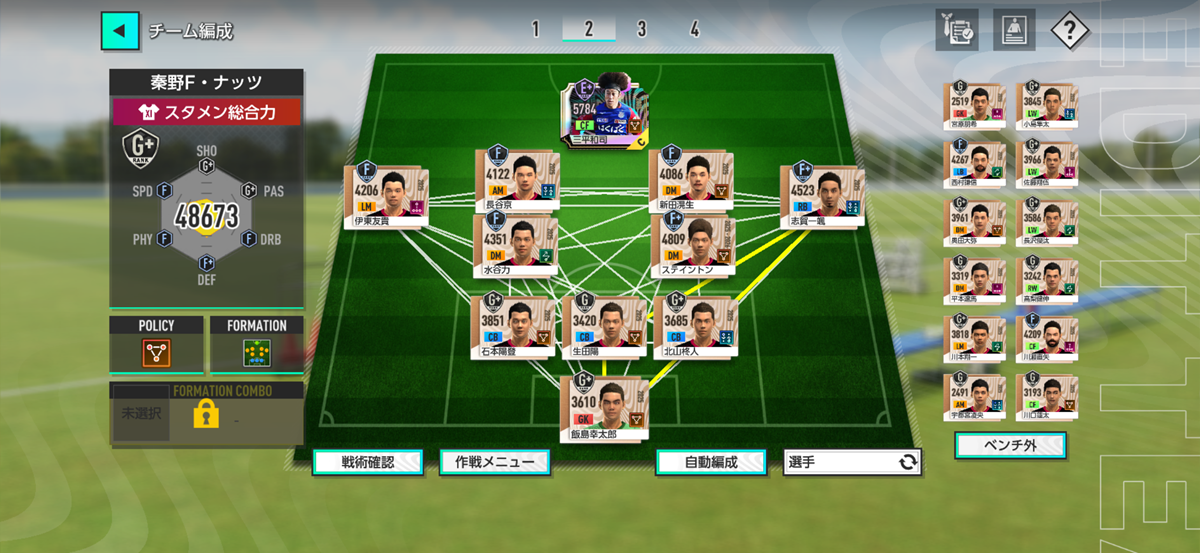Open the clipboard checklist icon
1200x553 pixels.
click(957, 30)
